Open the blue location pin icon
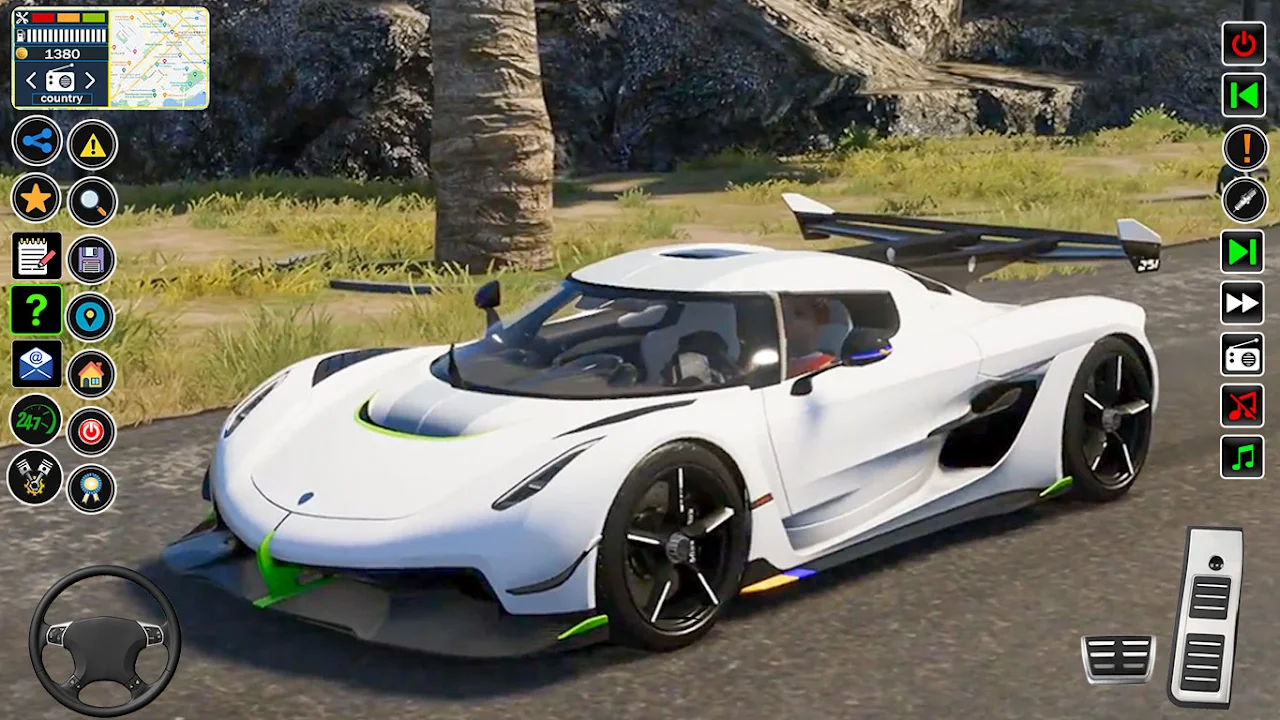The width and height of the screenshot is (1280, 720). pyautogui.click(x=91, y=317)
